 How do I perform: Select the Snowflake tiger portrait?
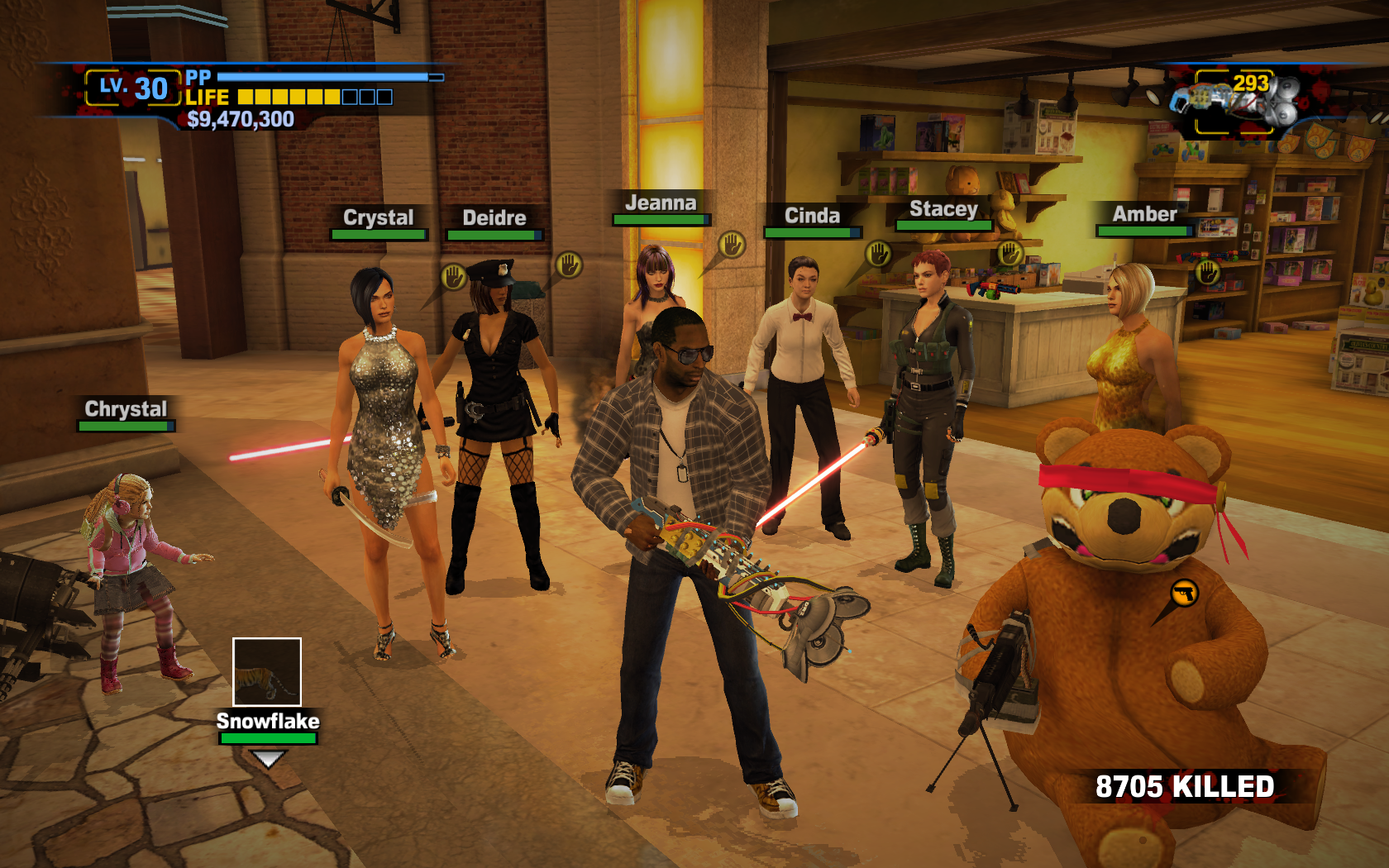click(266, 671)
